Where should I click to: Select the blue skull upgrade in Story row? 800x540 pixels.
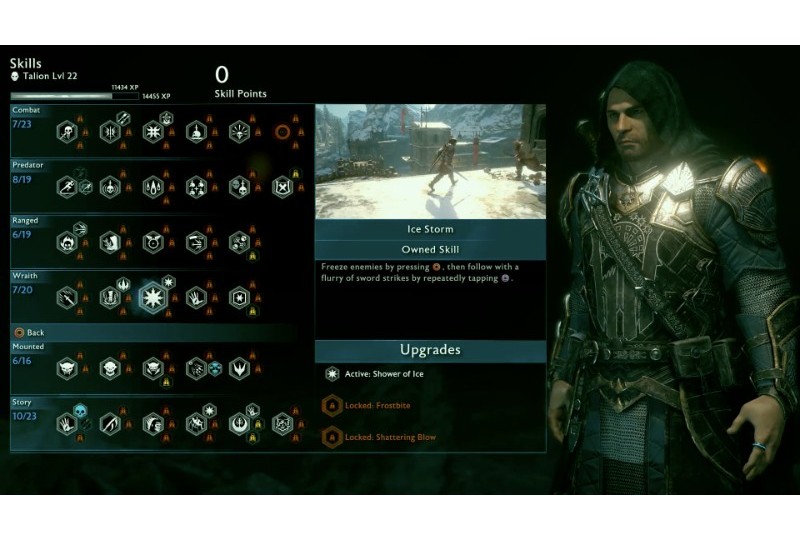tap(80, 411)
